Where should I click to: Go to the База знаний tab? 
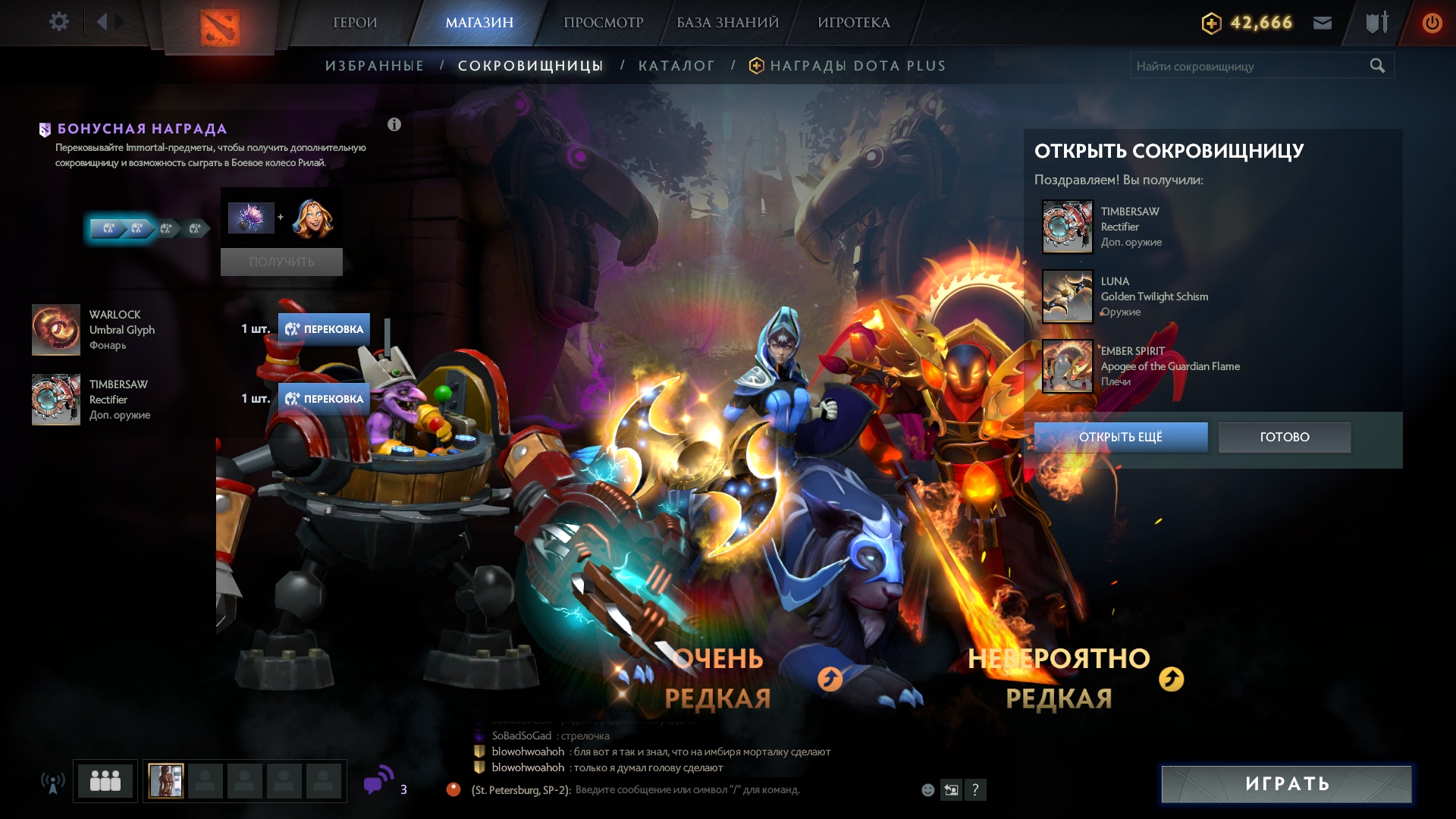[x=727, y=23]
